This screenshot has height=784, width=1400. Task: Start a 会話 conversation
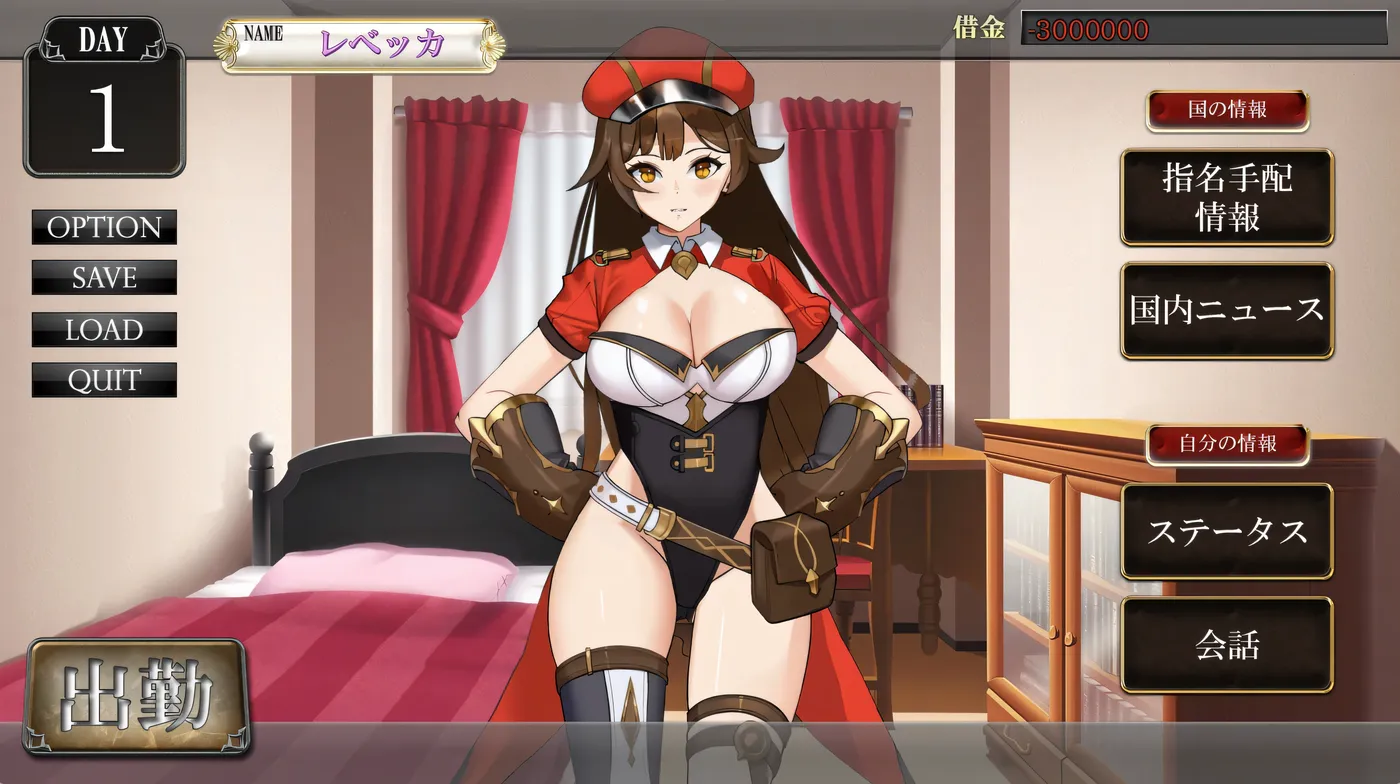[x=1228, y=646]
